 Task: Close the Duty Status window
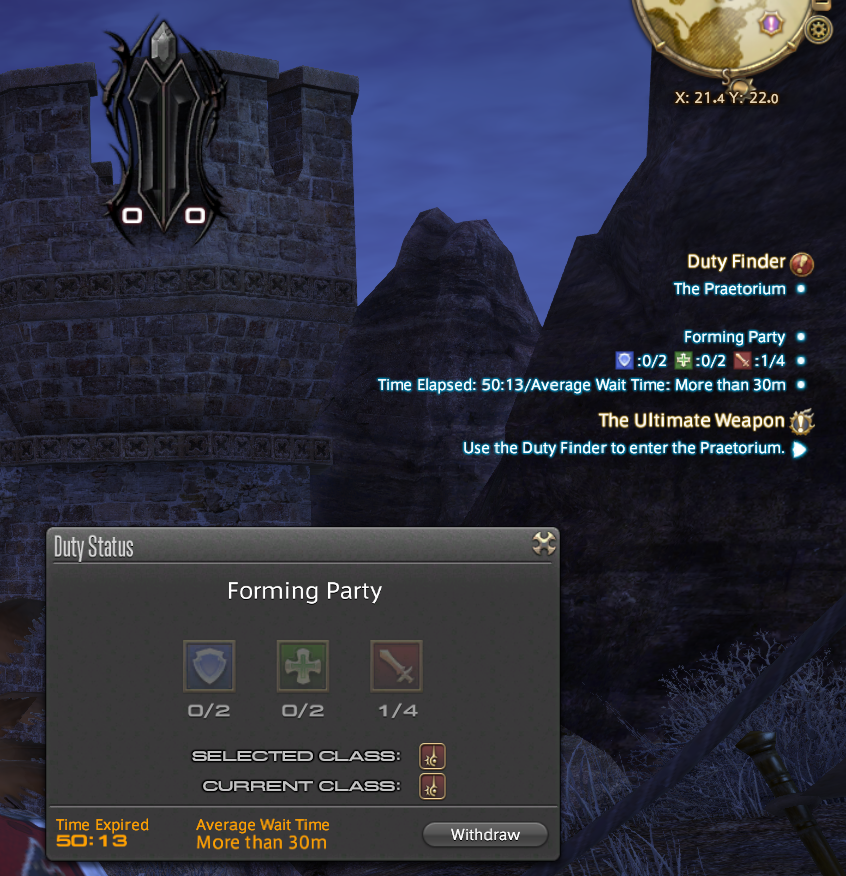tap(543, 543)
